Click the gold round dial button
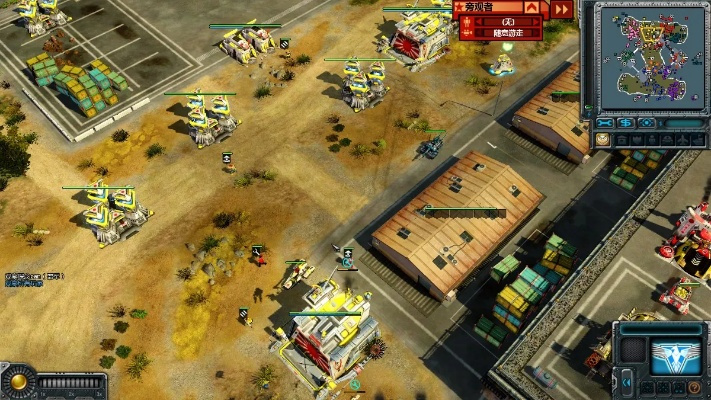 pyautogui.click(x=17, y=381)
